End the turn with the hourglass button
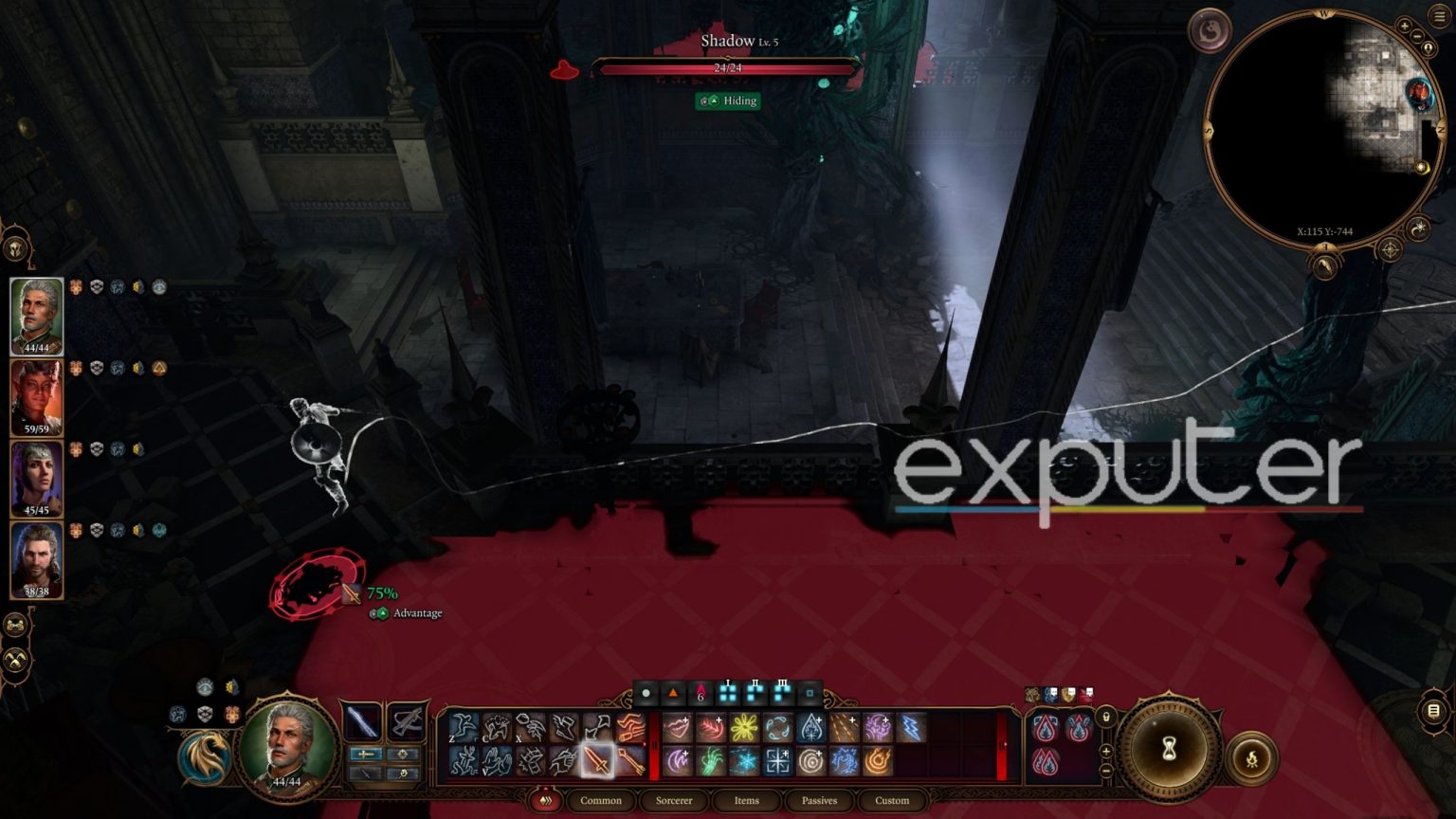 (x=1168, y=749)
